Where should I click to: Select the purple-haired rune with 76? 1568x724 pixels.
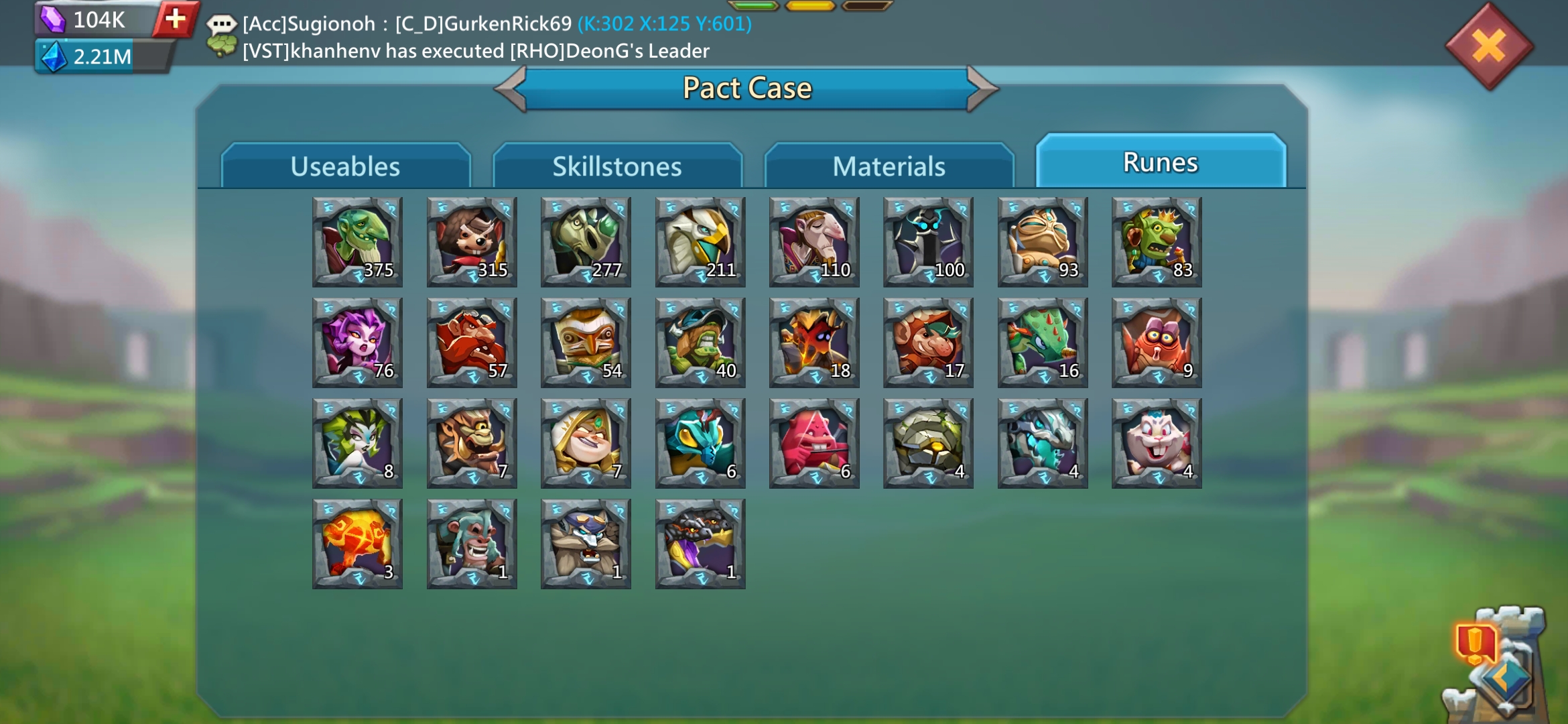pos(357,343)
